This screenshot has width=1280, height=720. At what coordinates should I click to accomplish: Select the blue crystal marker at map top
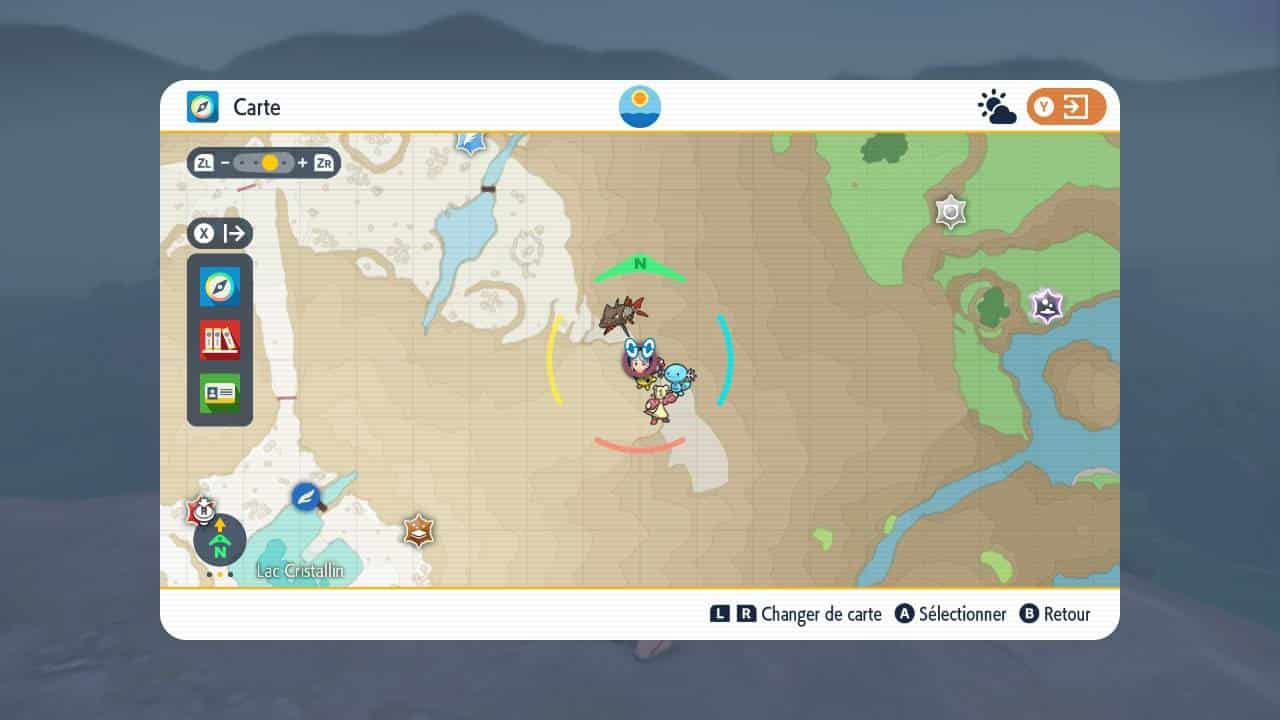pos(470,142)
